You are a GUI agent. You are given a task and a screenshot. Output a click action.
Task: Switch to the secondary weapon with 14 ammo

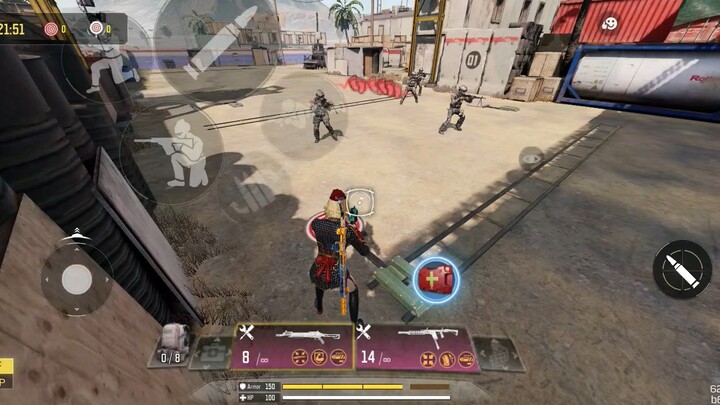(x=413, y=346)
